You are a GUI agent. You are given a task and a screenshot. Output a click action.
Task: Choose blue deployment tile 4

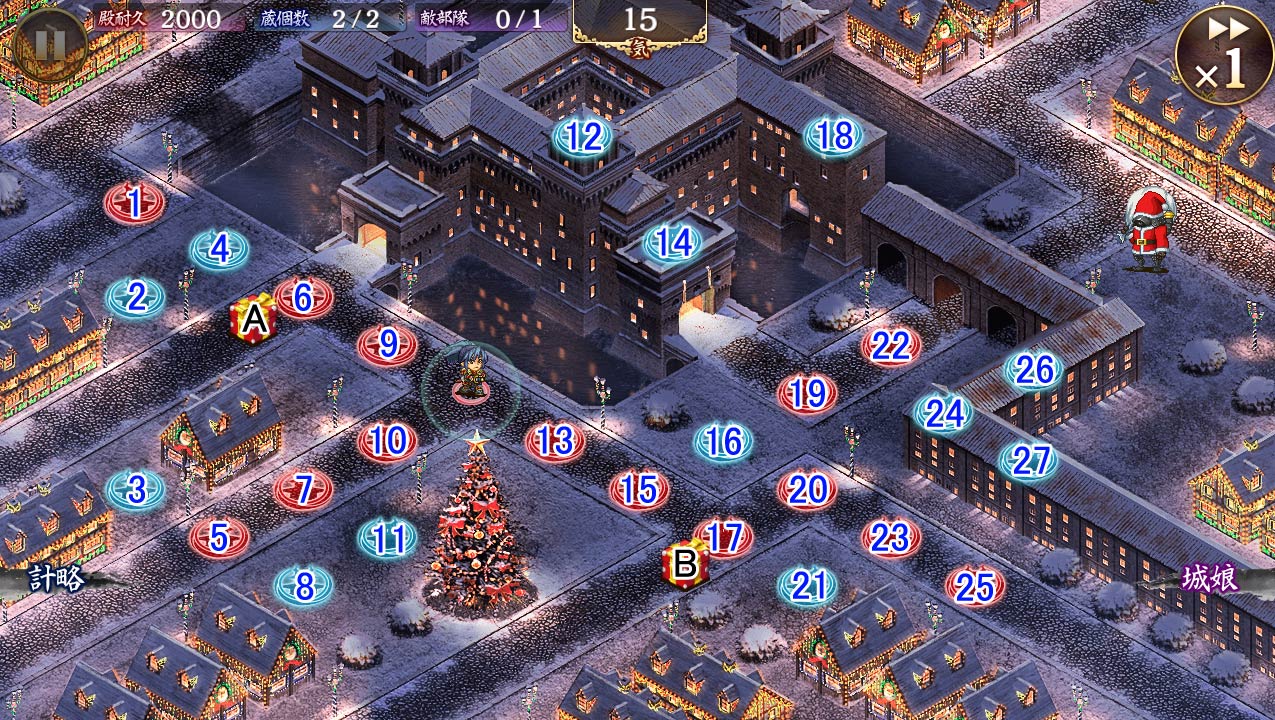pos(219,249)
